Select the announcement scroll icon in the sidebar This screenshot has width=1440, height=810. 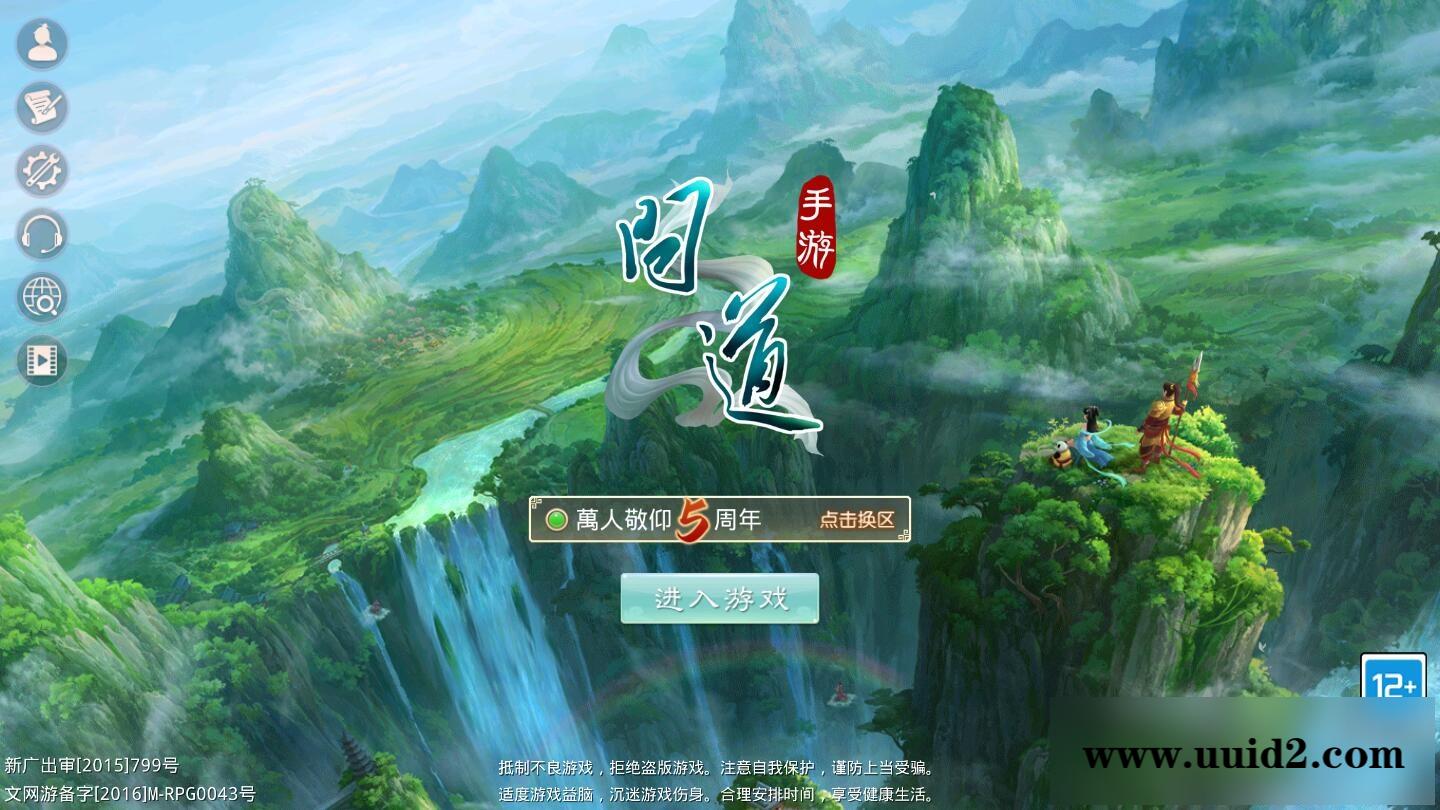pos(41,107)
